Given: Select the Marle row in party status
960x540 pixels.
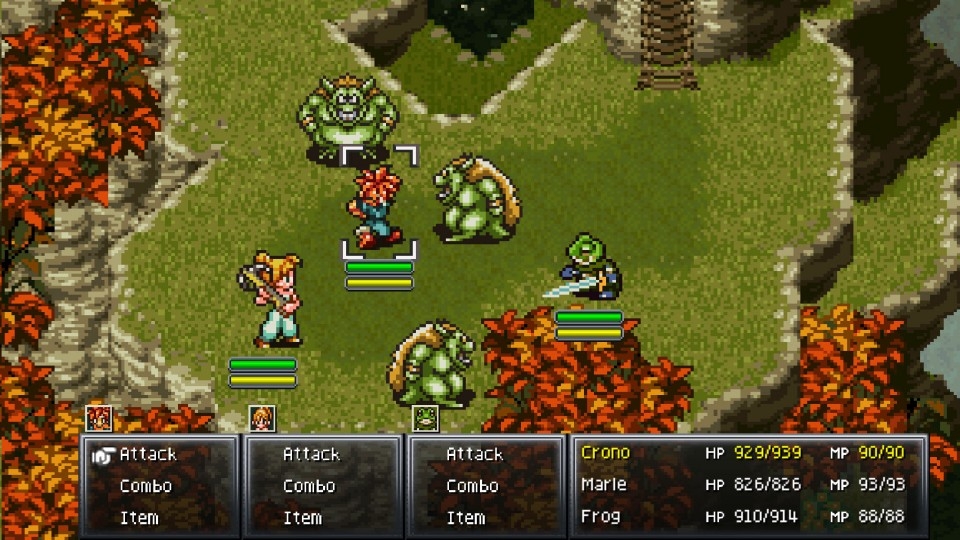Looking at the screenshot, I should point(744,485).
